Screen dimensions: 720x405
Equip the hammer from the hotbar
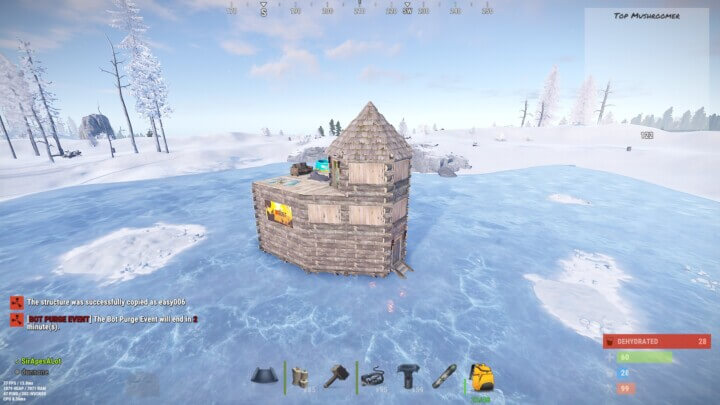[336, 377]
